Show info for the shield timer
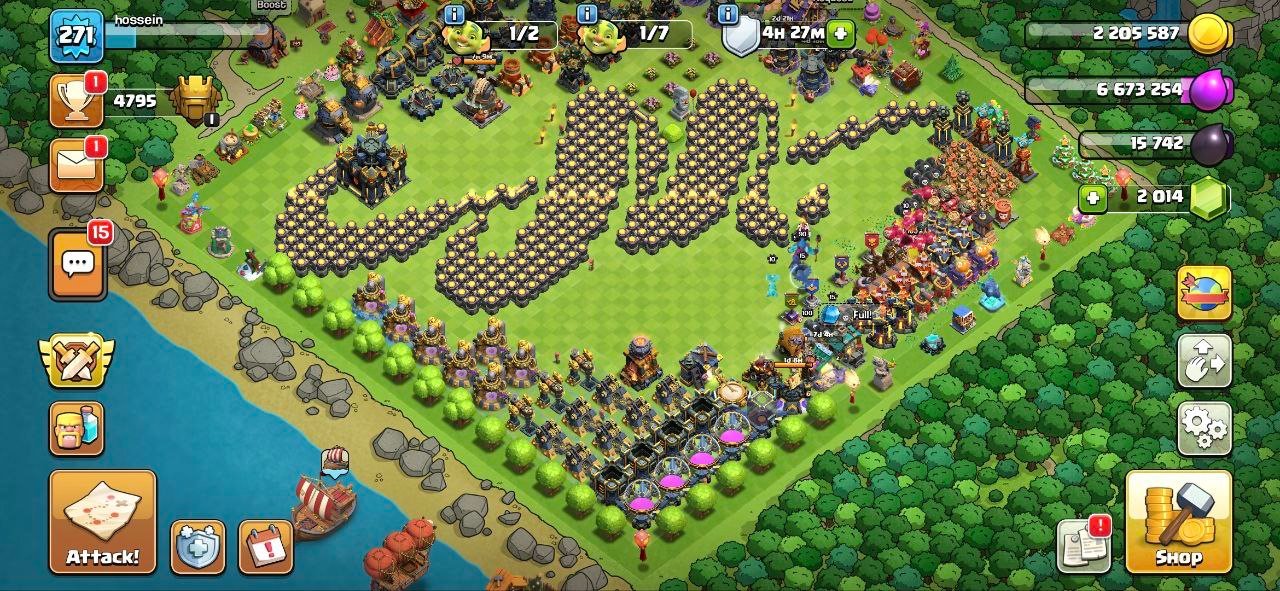 [x=728, y=14]
